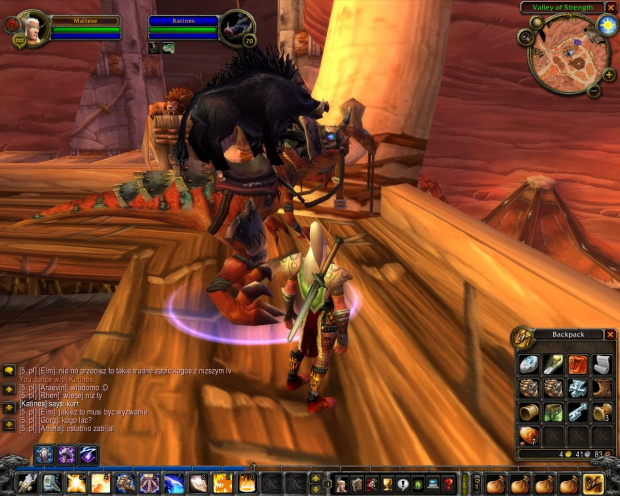This screenshot has width=620, height=496.
Task: Select the paper scroll item in backpack
Action: tap(601, 364)
